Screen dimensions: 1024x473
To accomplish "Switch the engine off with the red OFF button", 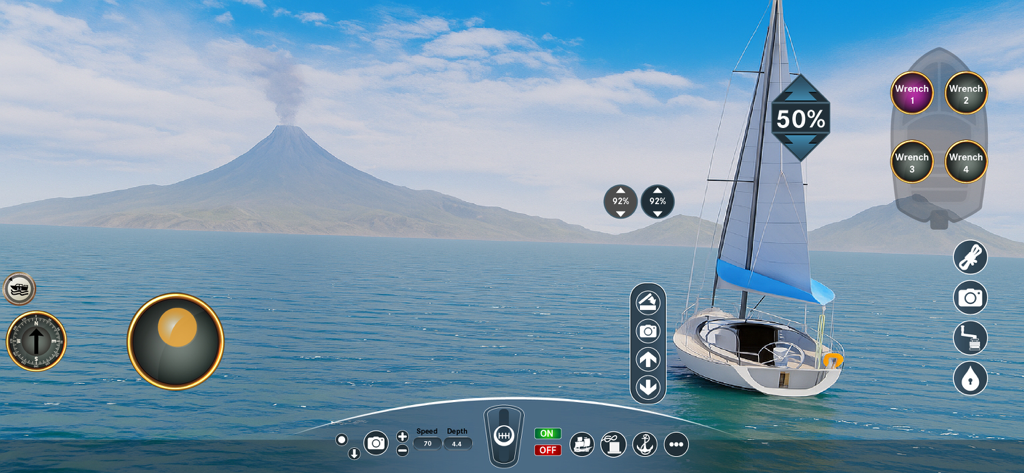I will point(547,450).
